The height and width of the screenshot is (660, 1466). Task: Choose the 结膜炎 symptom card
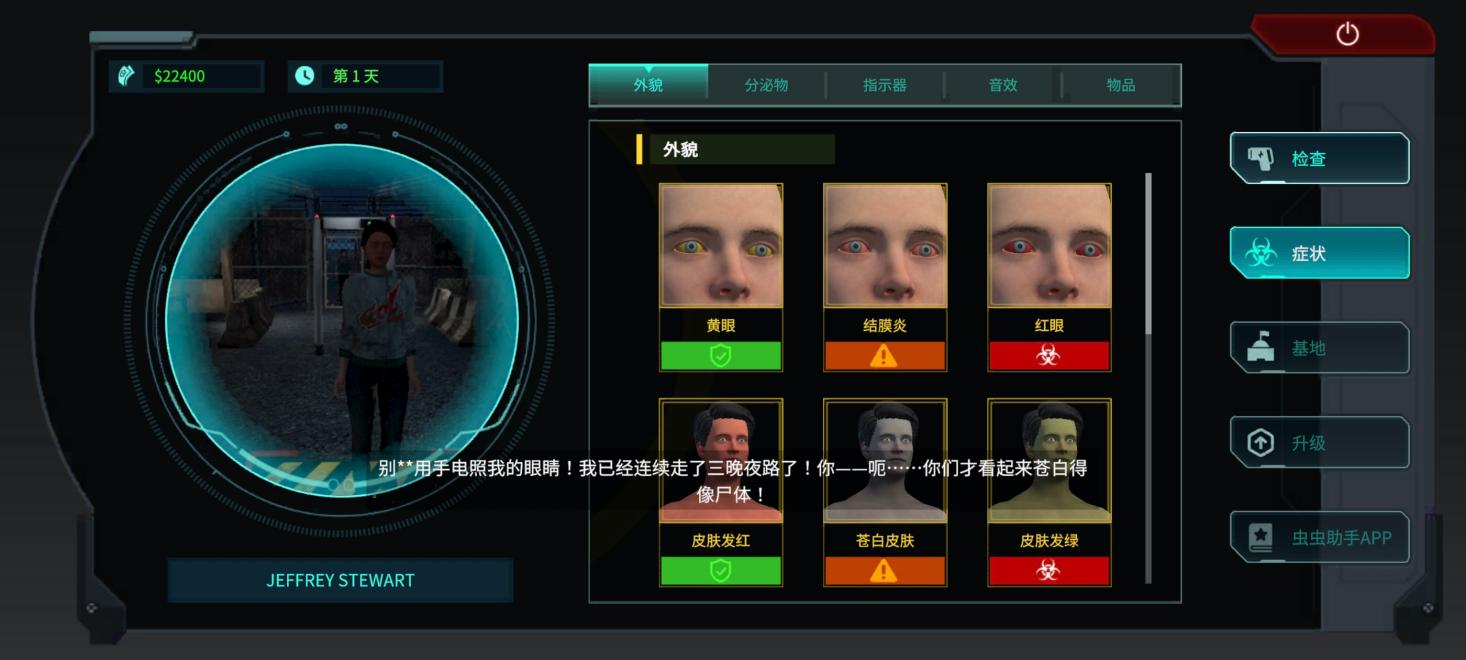(885, 277)
